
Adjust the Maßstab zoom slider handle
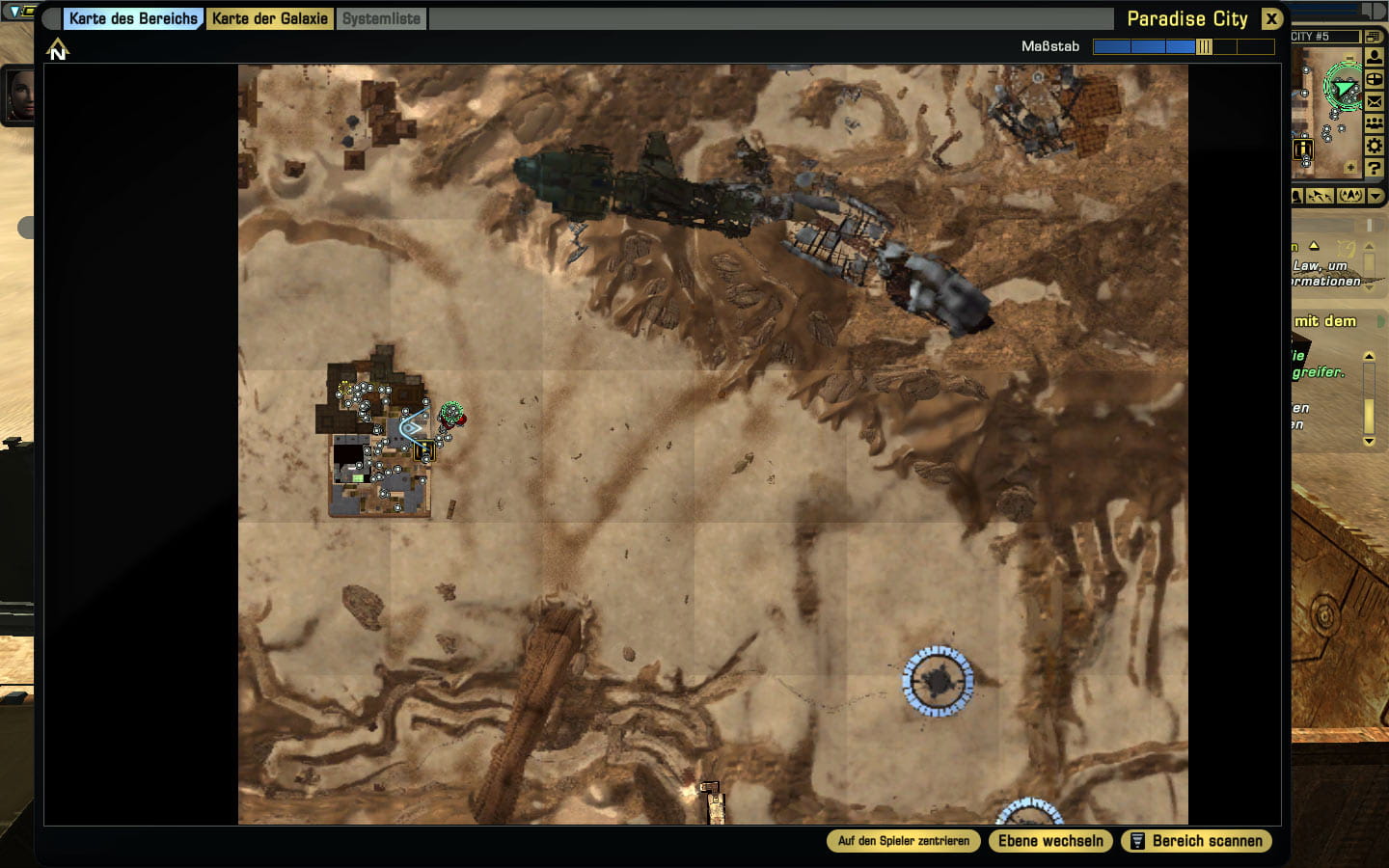point(1204,46)
